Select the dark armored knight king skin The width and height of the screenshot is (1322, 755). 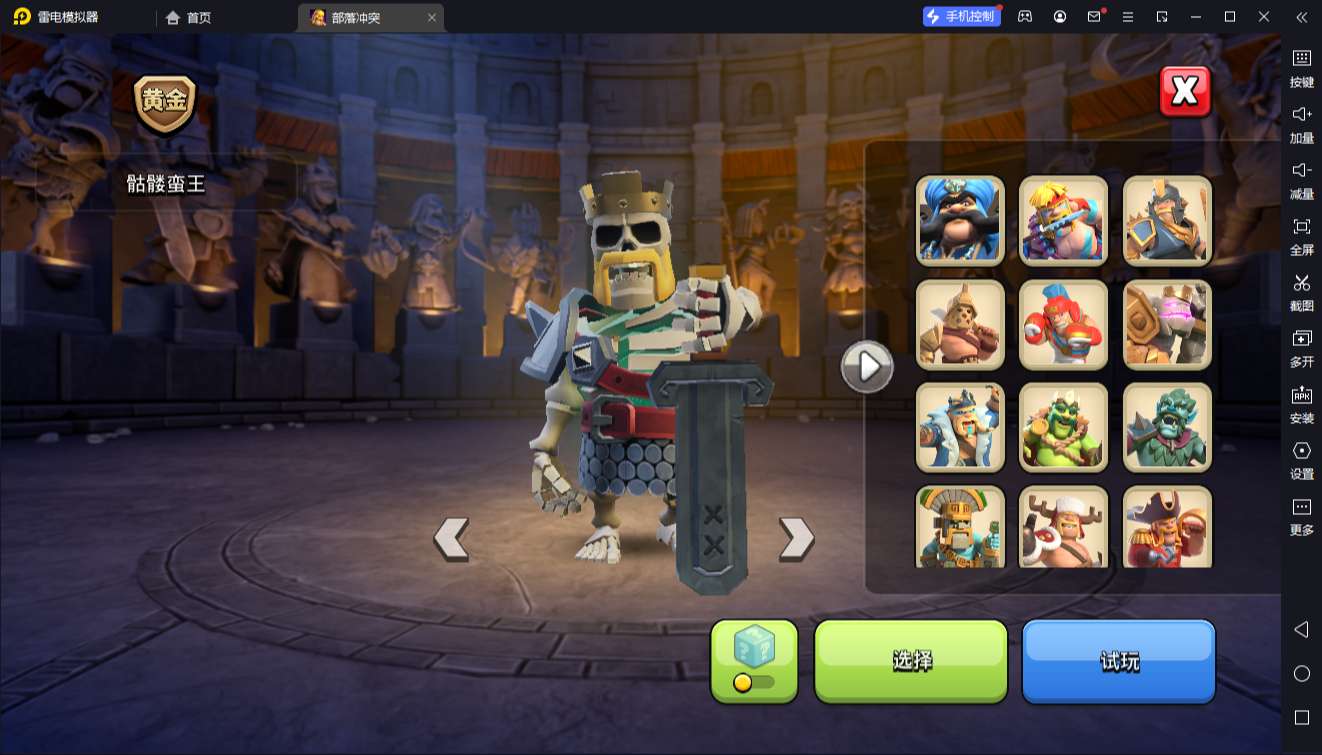click(1167, 220)
